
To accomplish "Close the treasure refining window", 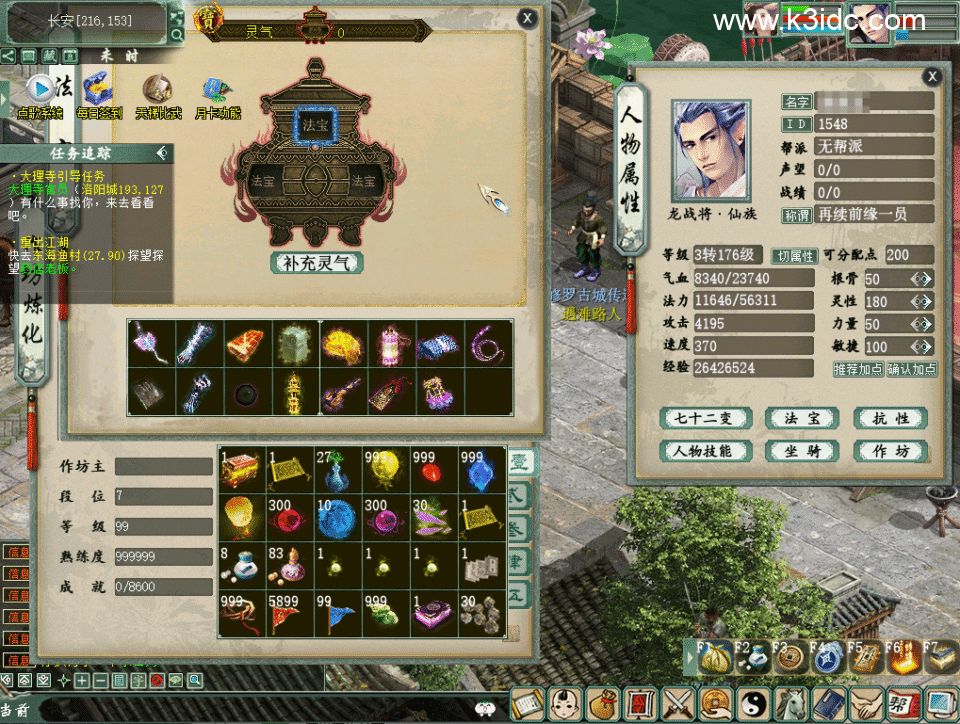I will click(527, 17).
